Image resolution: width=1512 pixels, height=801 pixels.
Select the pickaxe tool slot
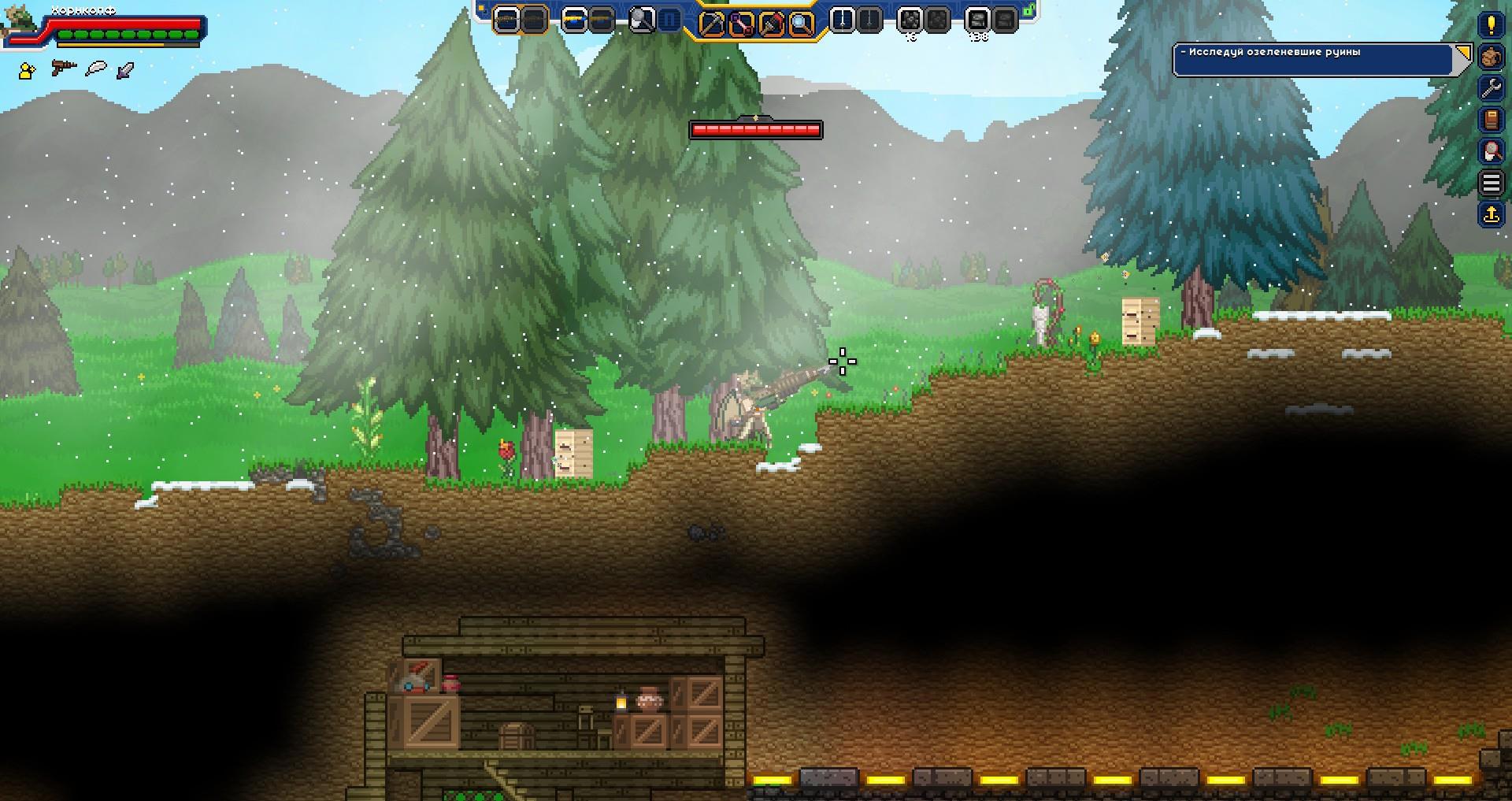point(711,23)
